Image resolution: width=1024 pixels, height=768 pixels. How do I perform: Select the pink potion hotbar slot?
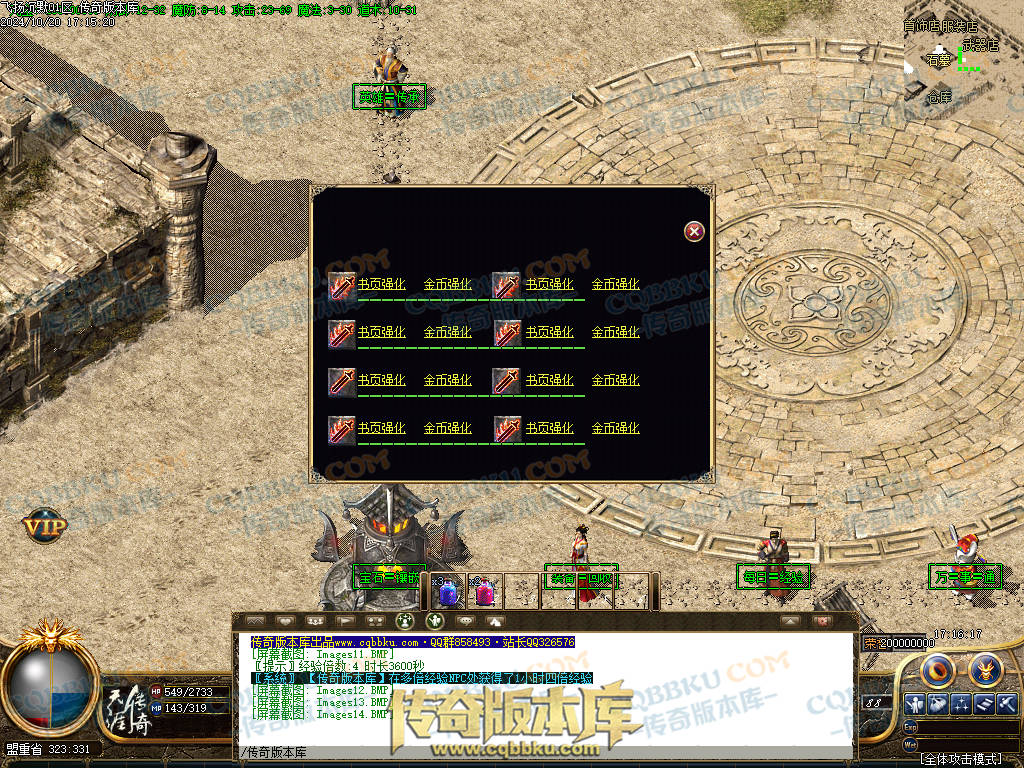(485, 592)
